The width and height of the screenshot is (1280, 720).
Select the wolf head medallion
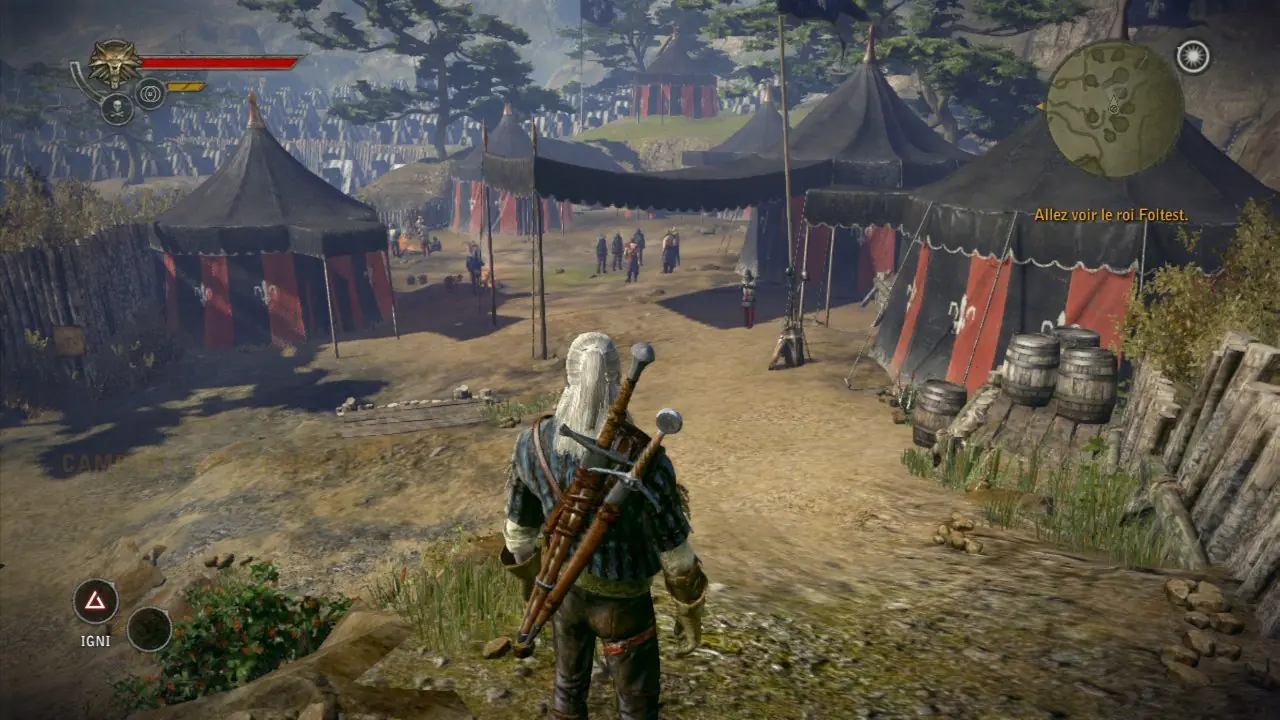click(114, 64)
